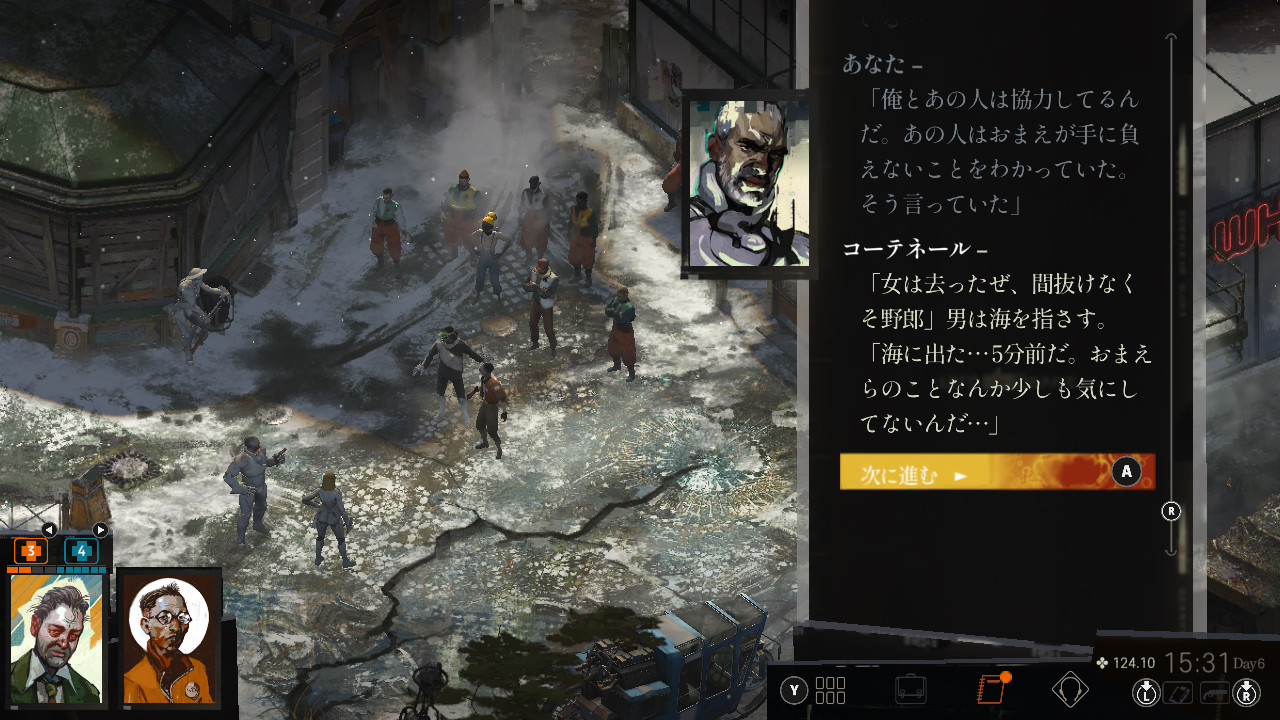Select Kim's portrait in orange jacket
The height and width of the screenshot is (720, 1280).
[x=168, y=639]
